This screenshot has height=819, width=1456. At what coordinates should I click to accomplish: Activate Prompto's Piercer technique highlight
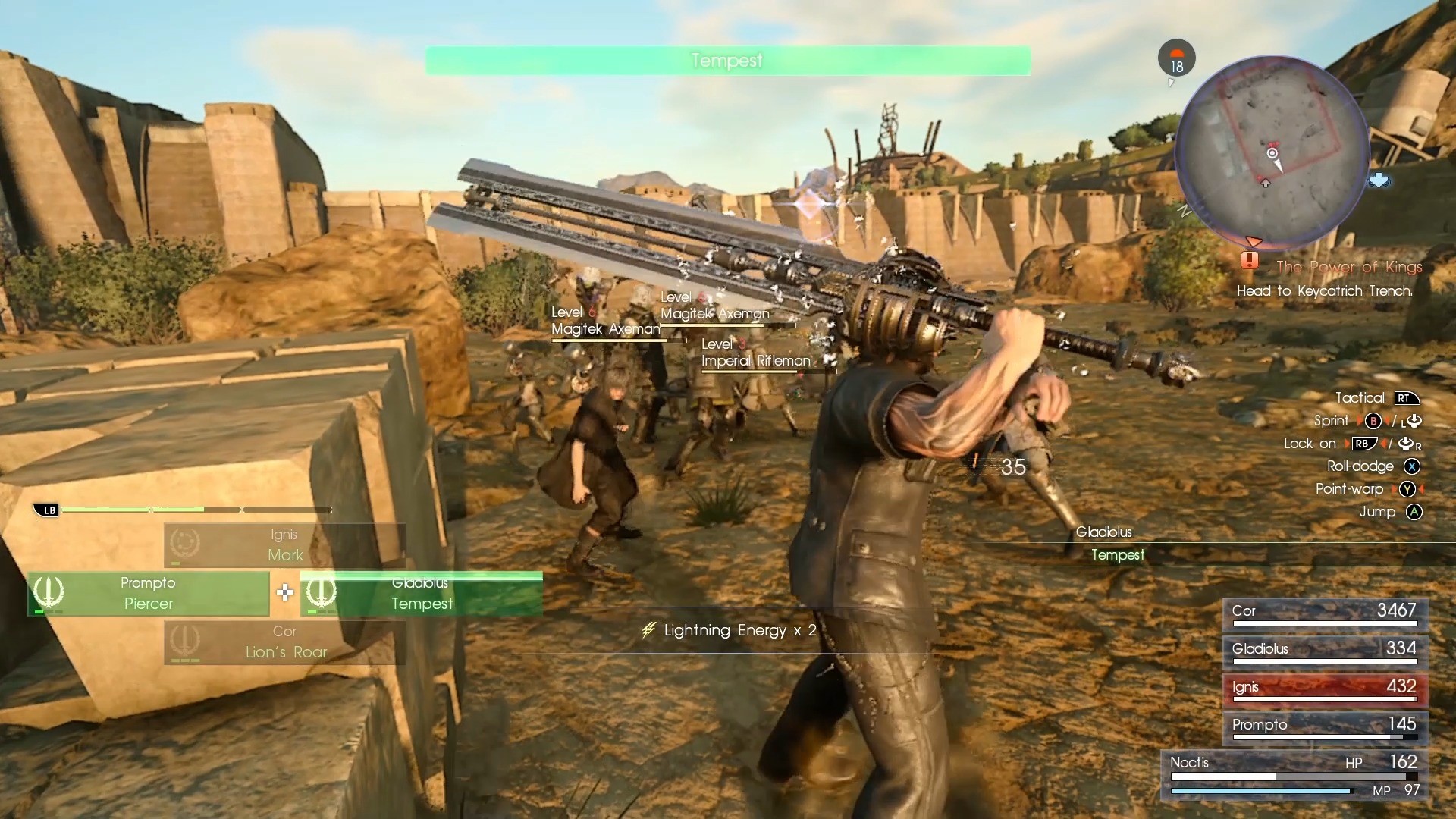coord(149,594)
